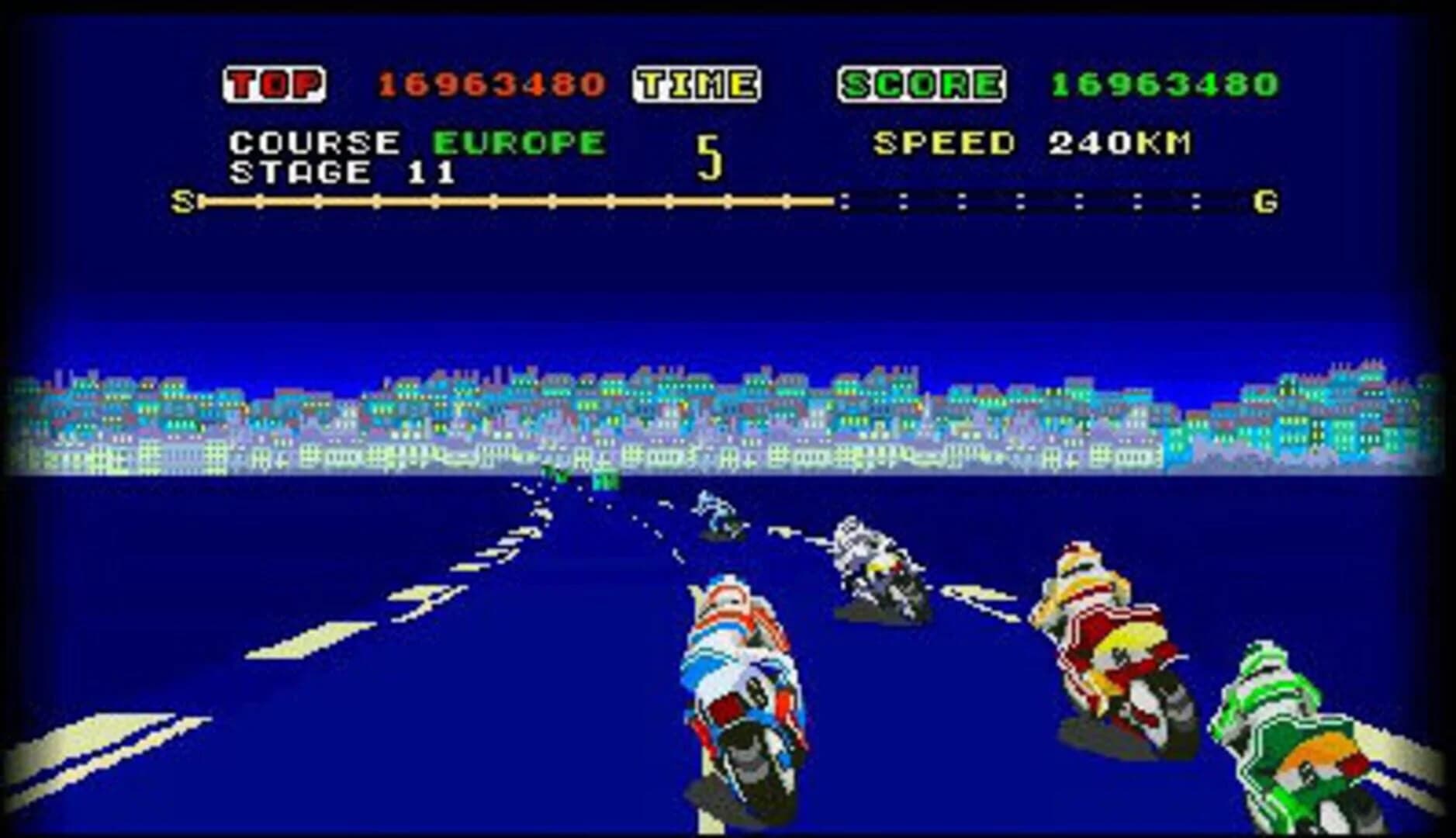Expand the STAGE 11 indicator
This screenshot has height=838, width=1456.
(x=341, y=172)
